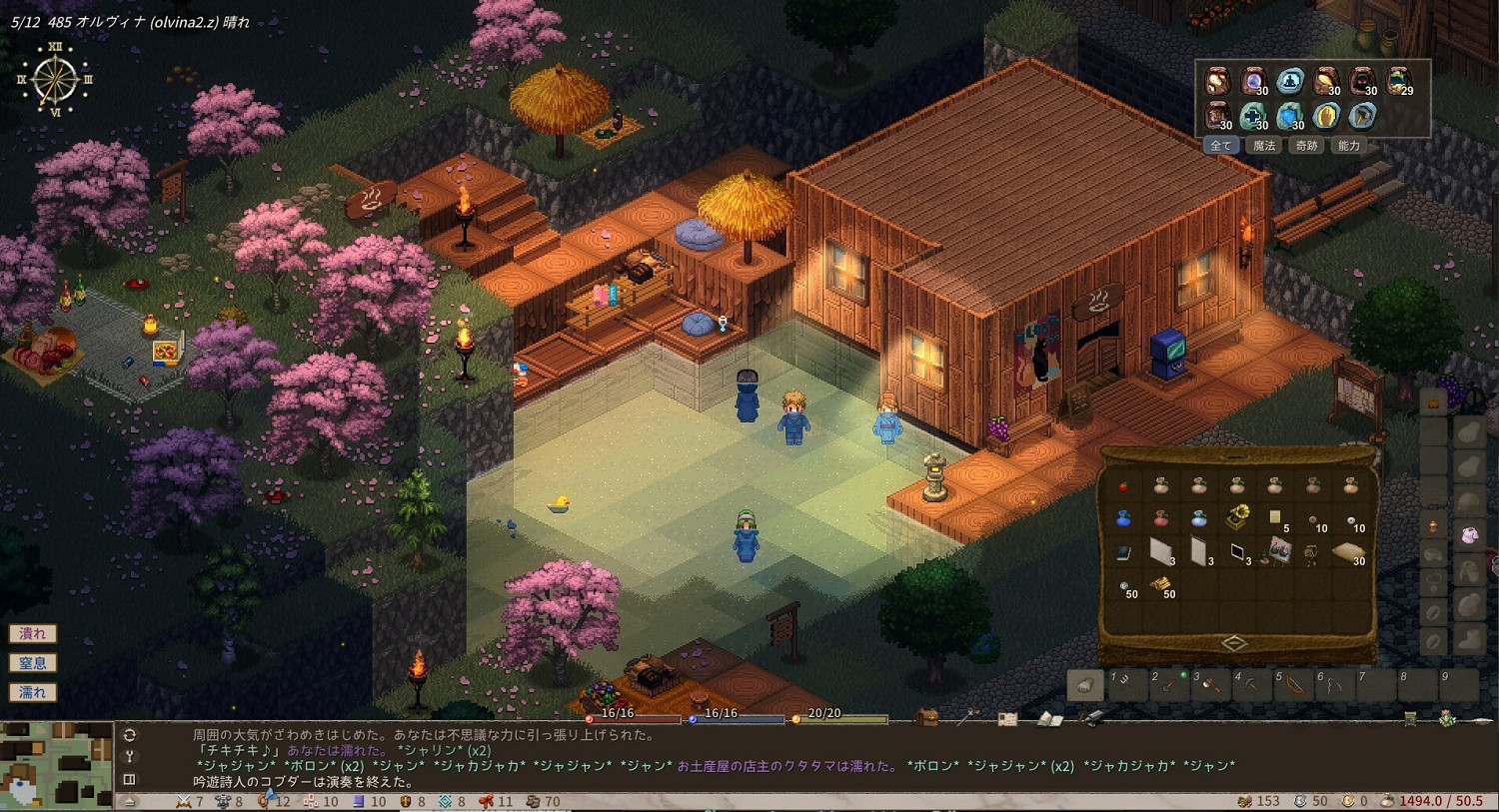
Task: Select the axe in hotbar slot 3
Action: (1212, 685)
